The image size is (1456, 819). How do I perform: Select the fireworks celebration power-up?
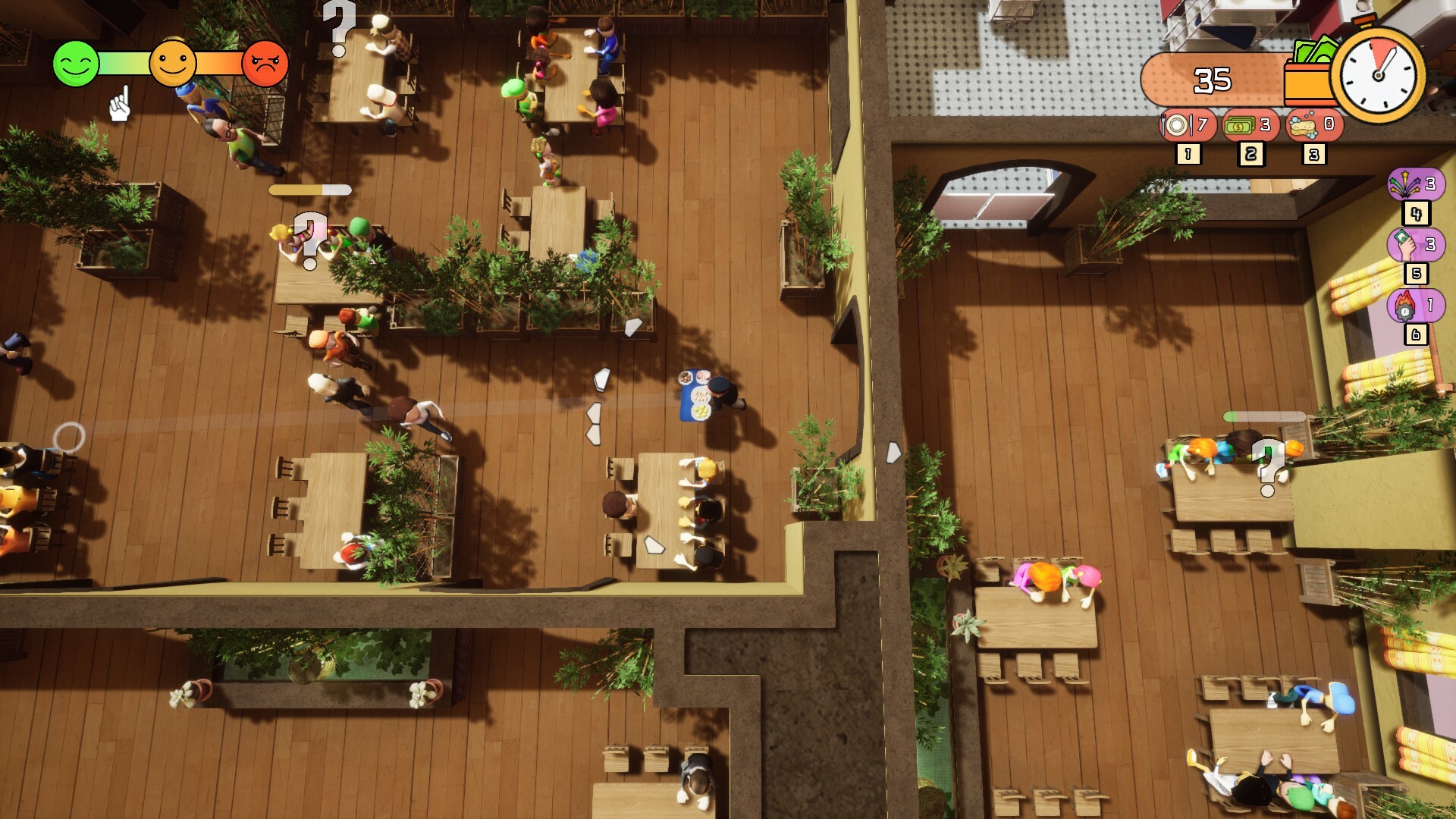[x=1417, y=184]
